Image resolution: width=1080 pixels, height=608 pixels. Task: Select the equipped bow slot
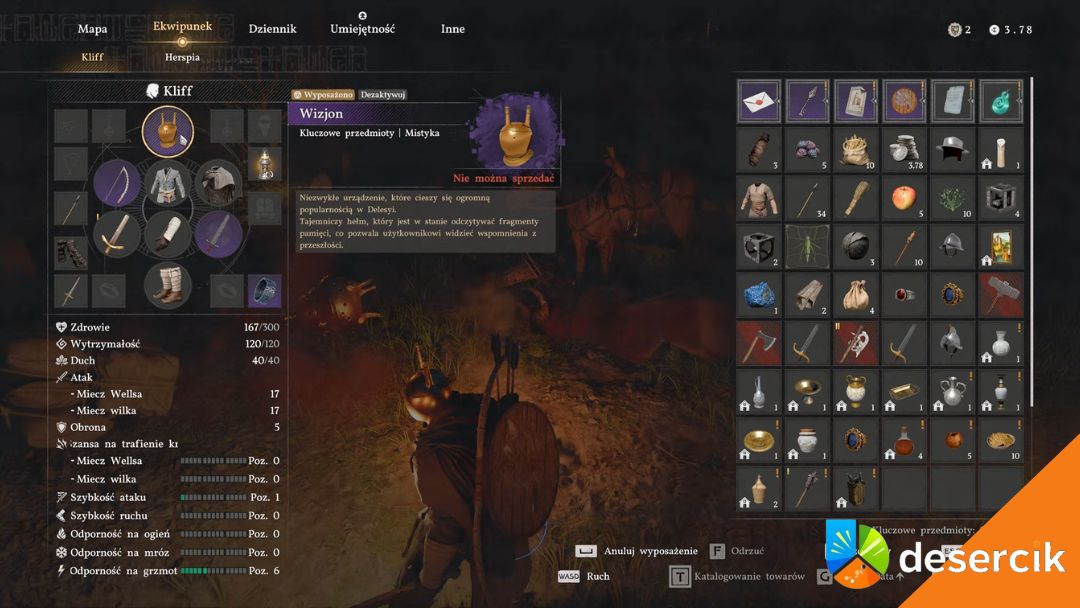(117, 182)
